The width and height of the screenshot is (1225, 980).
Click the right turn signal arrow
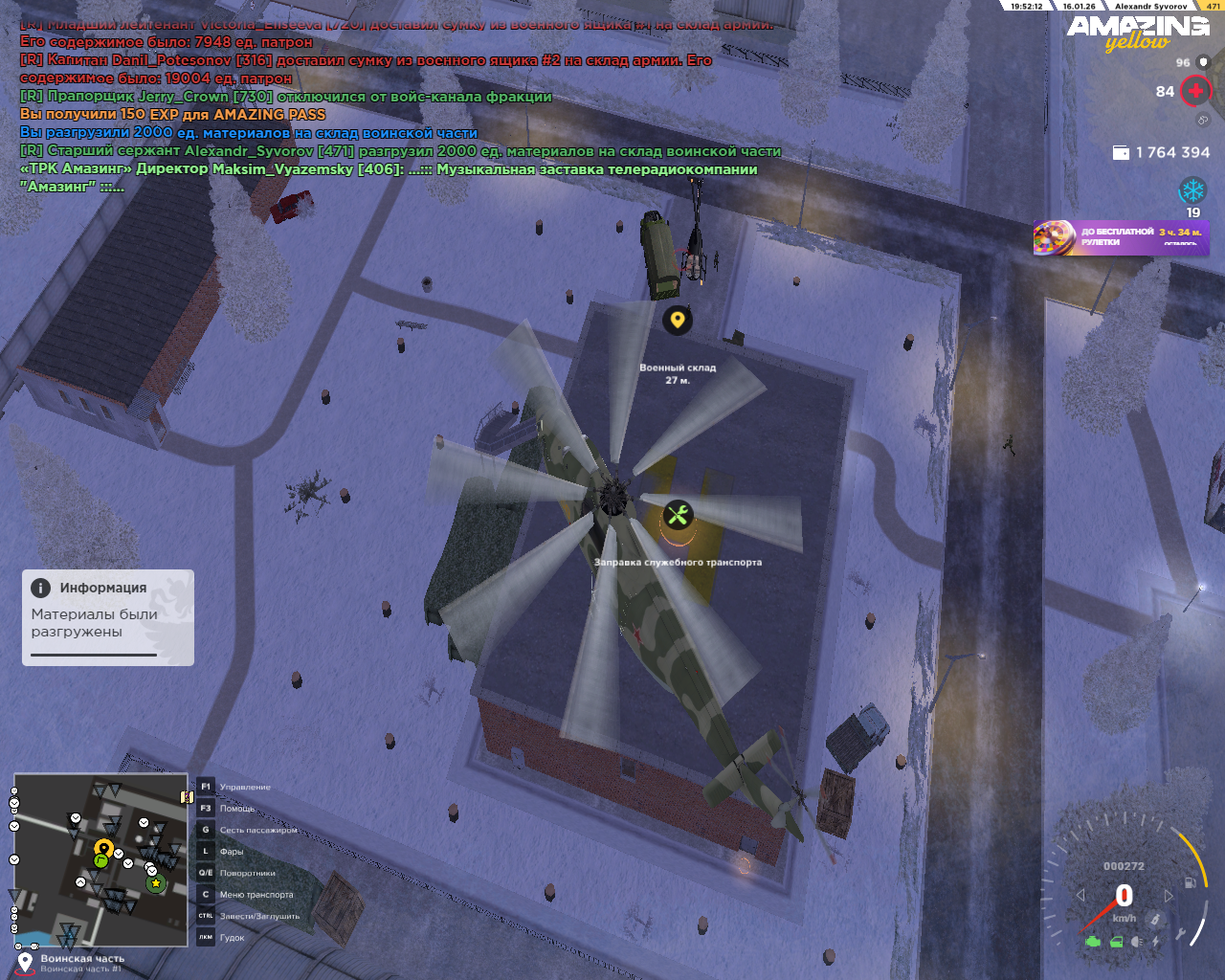coord(1169,896)
